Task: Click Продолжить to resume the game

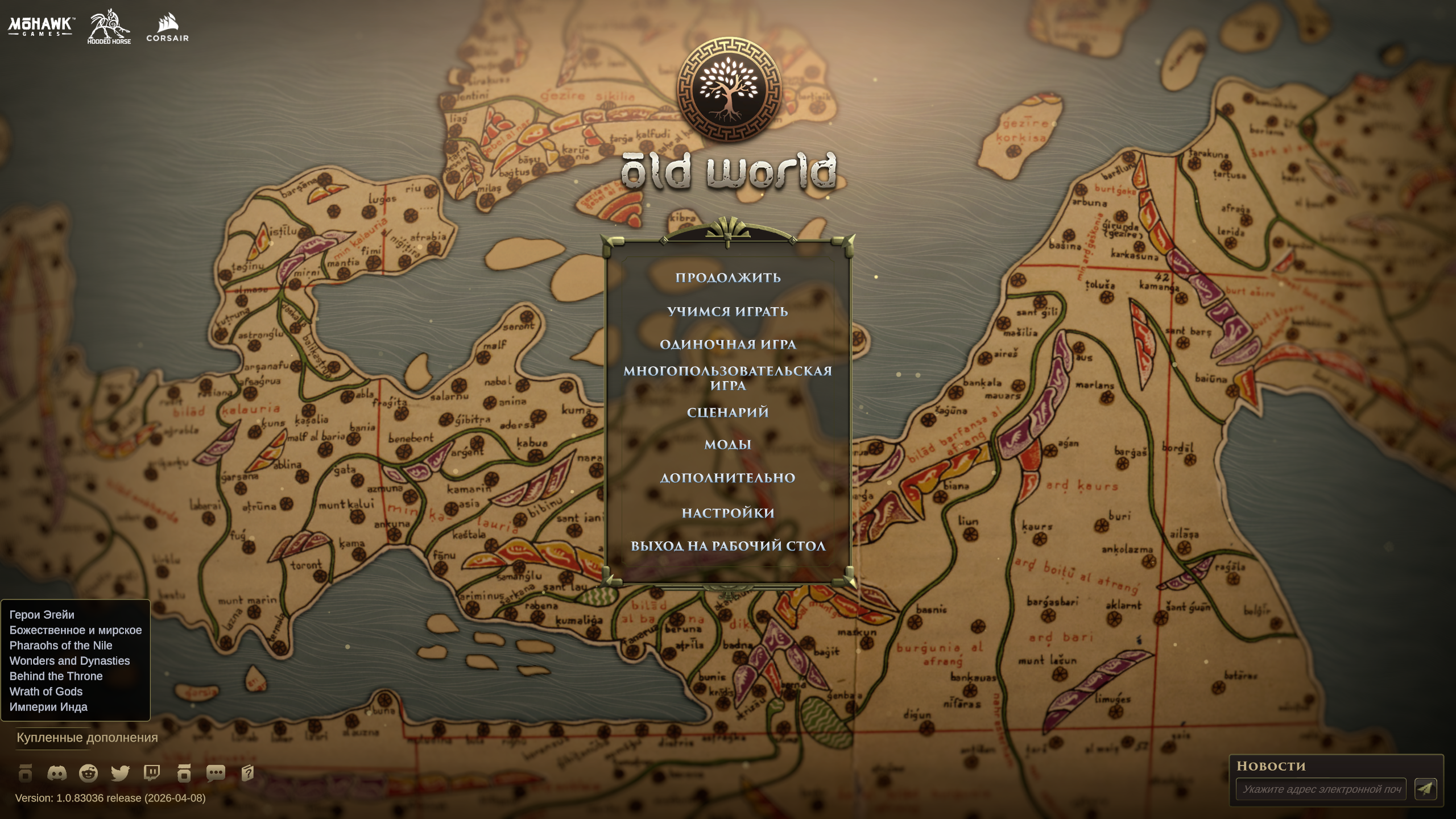Action: pyautogui.click(x=728, y=278)
